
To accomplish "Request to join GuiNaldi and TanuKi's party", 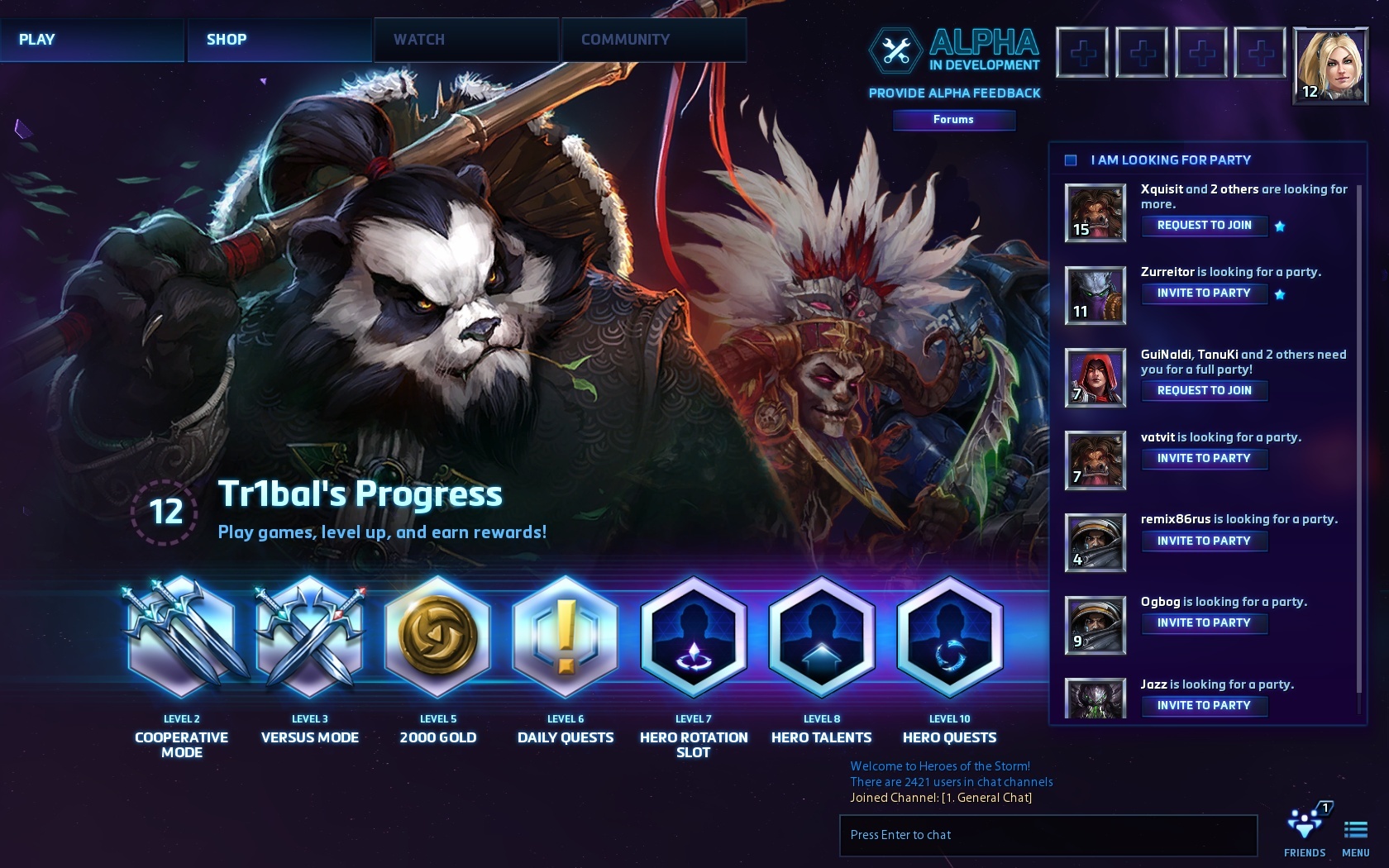I will pyautogui.click(x=1204, y=391).
